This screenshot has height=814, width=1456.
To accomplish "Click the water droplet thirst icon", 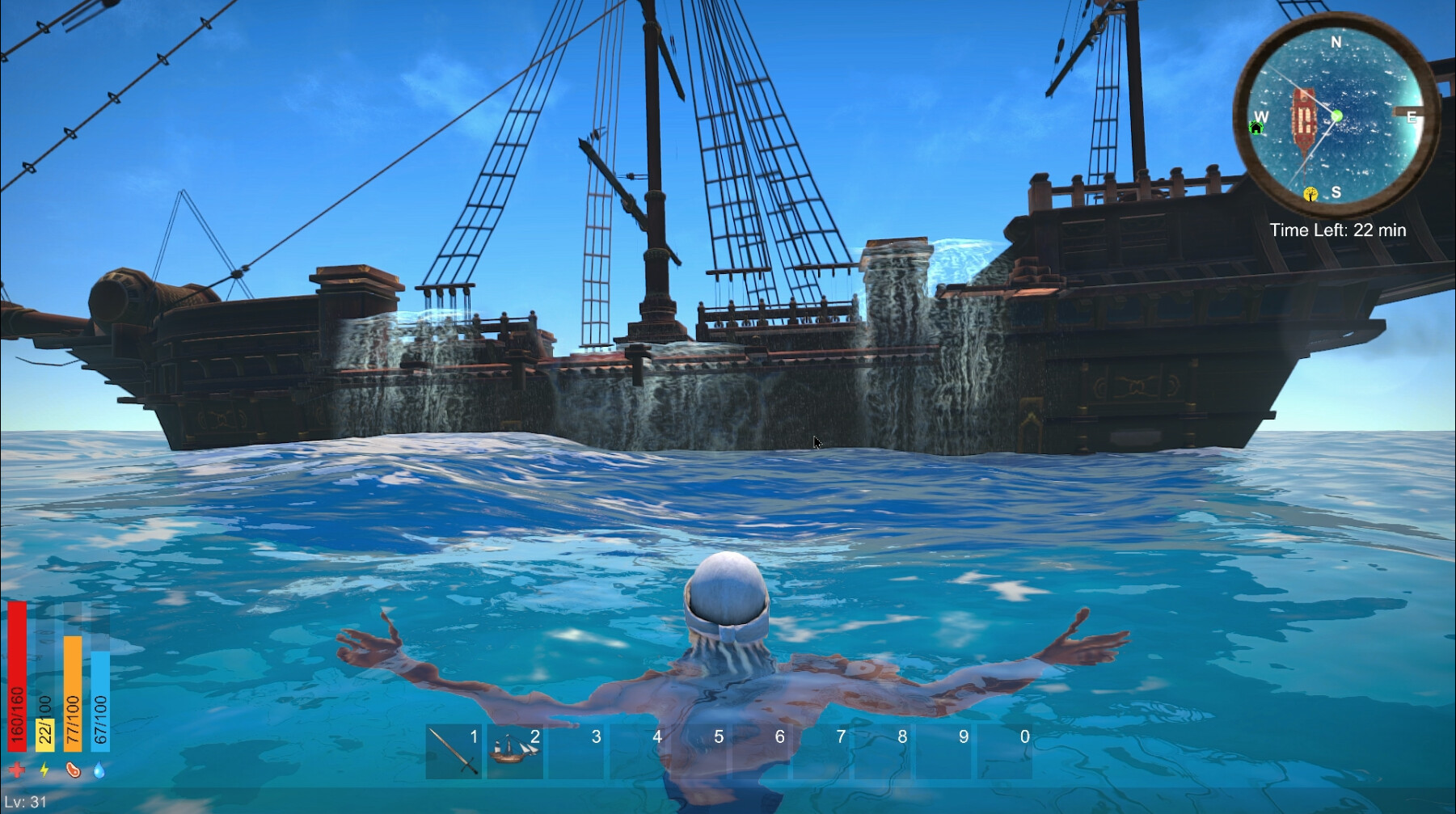I will coord(99,769).
